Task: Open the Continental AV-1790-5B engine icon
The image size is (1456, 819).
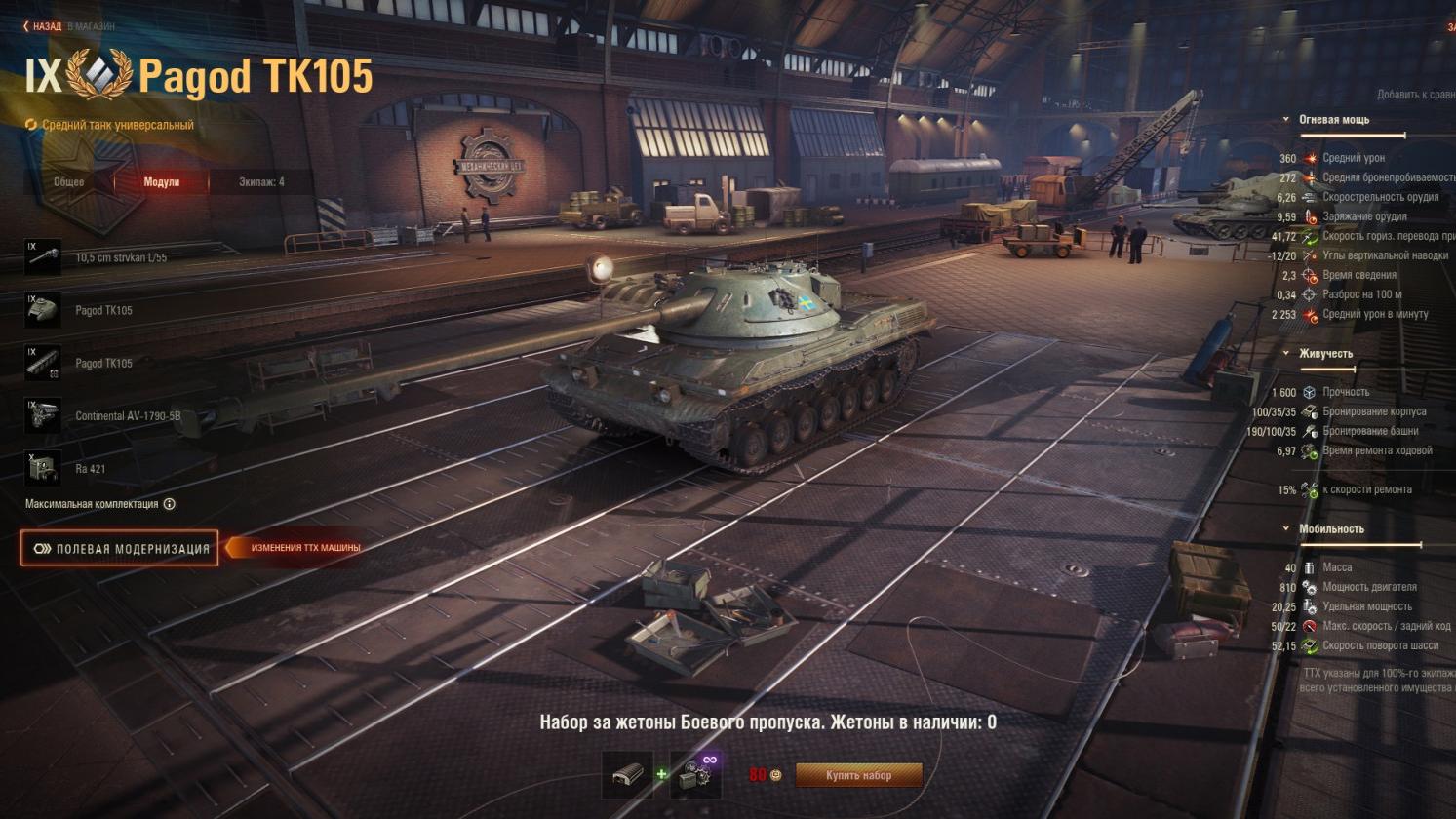Action: [x=43, y=415]
